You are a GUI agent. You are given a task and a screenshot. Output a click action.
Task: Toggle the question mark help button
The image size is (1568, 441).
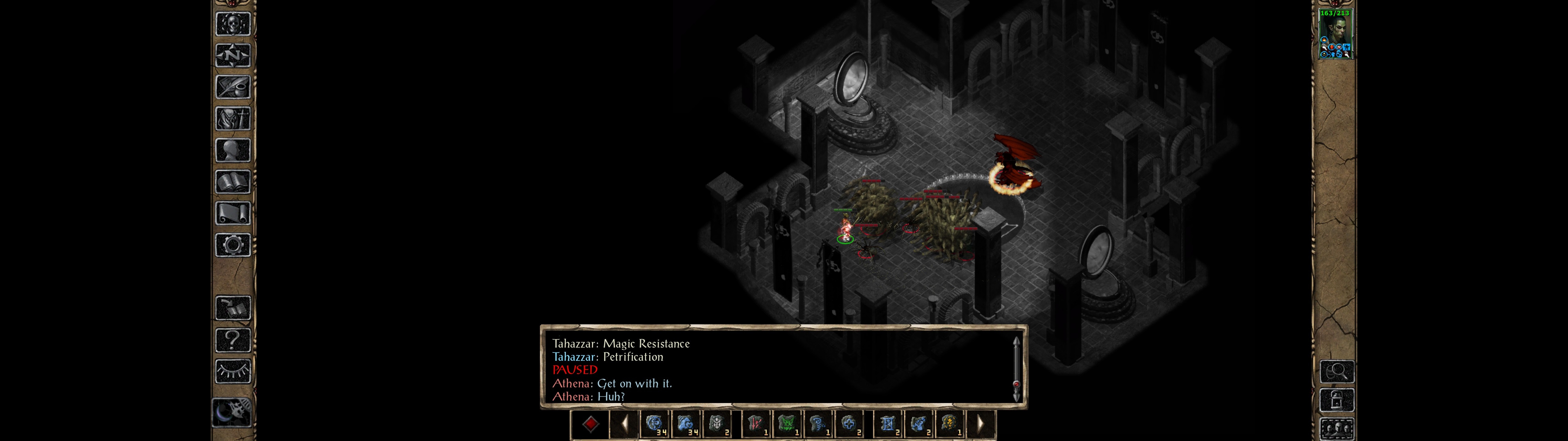point(232,340)
